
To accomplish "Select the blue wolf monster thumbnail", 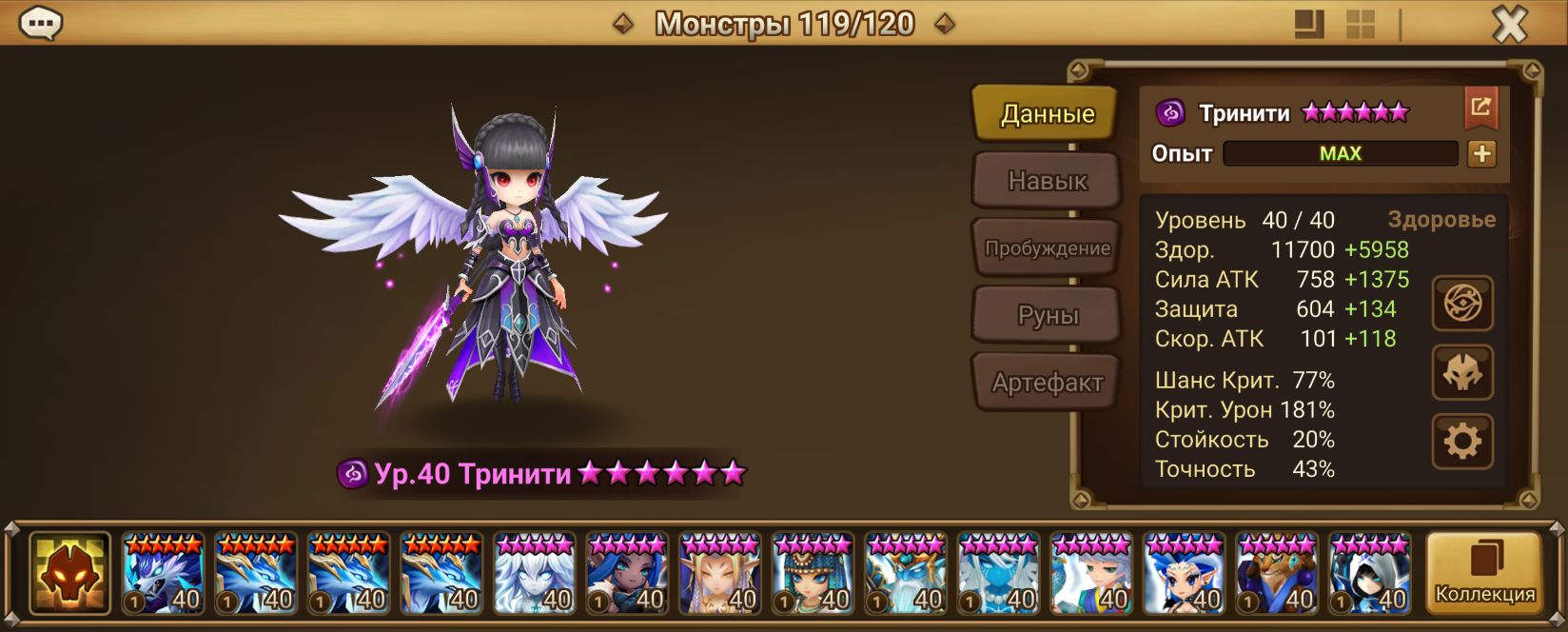I will click(x=163, y=573).
